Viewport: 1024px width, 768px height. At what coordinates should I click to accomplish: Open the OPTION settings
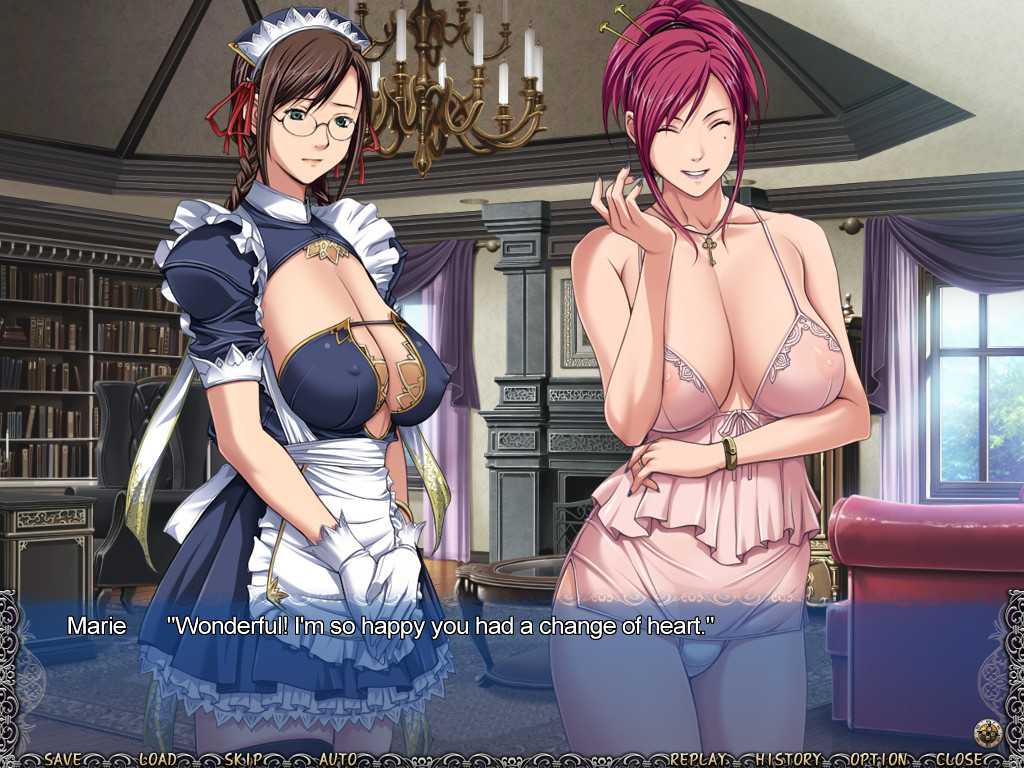pyautogui.click(x=879, y=759)
